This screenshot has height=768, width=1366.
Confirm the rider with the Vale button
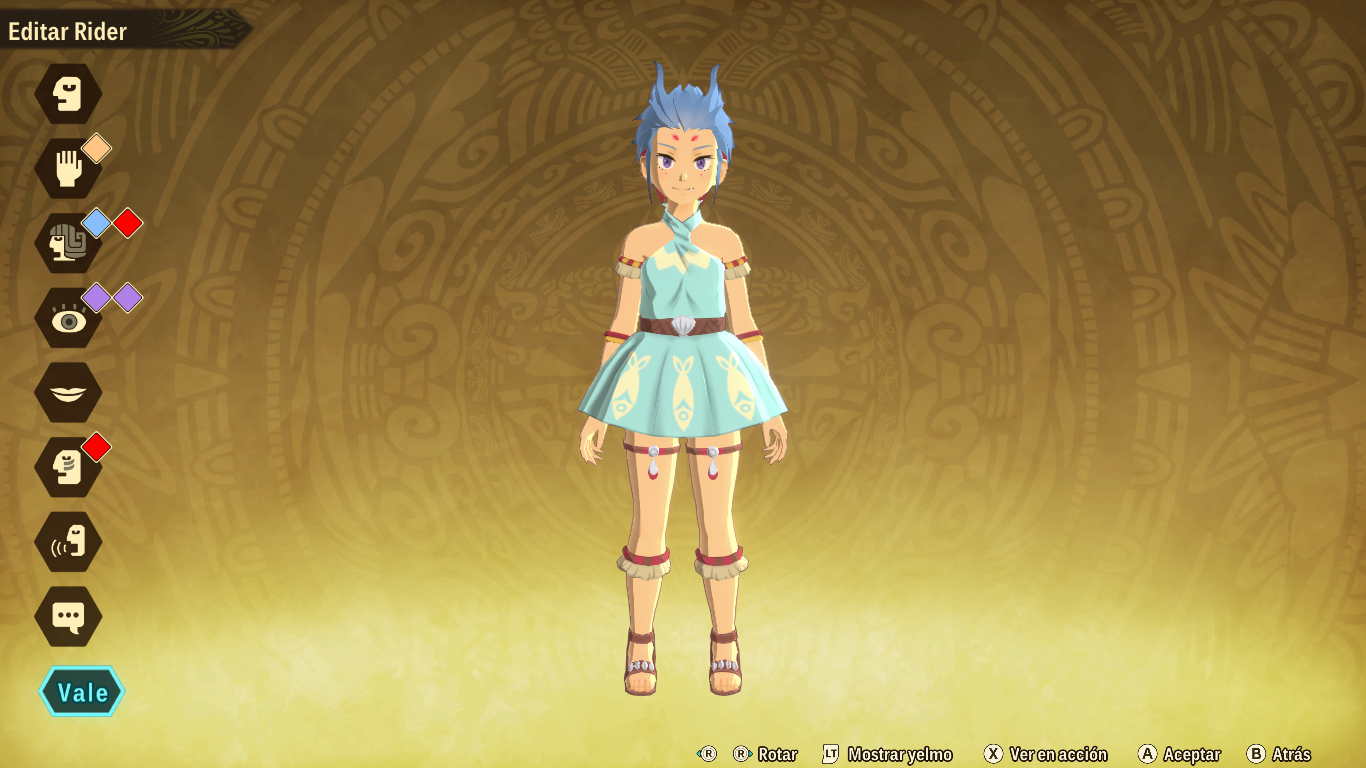(x=82, y=692)
